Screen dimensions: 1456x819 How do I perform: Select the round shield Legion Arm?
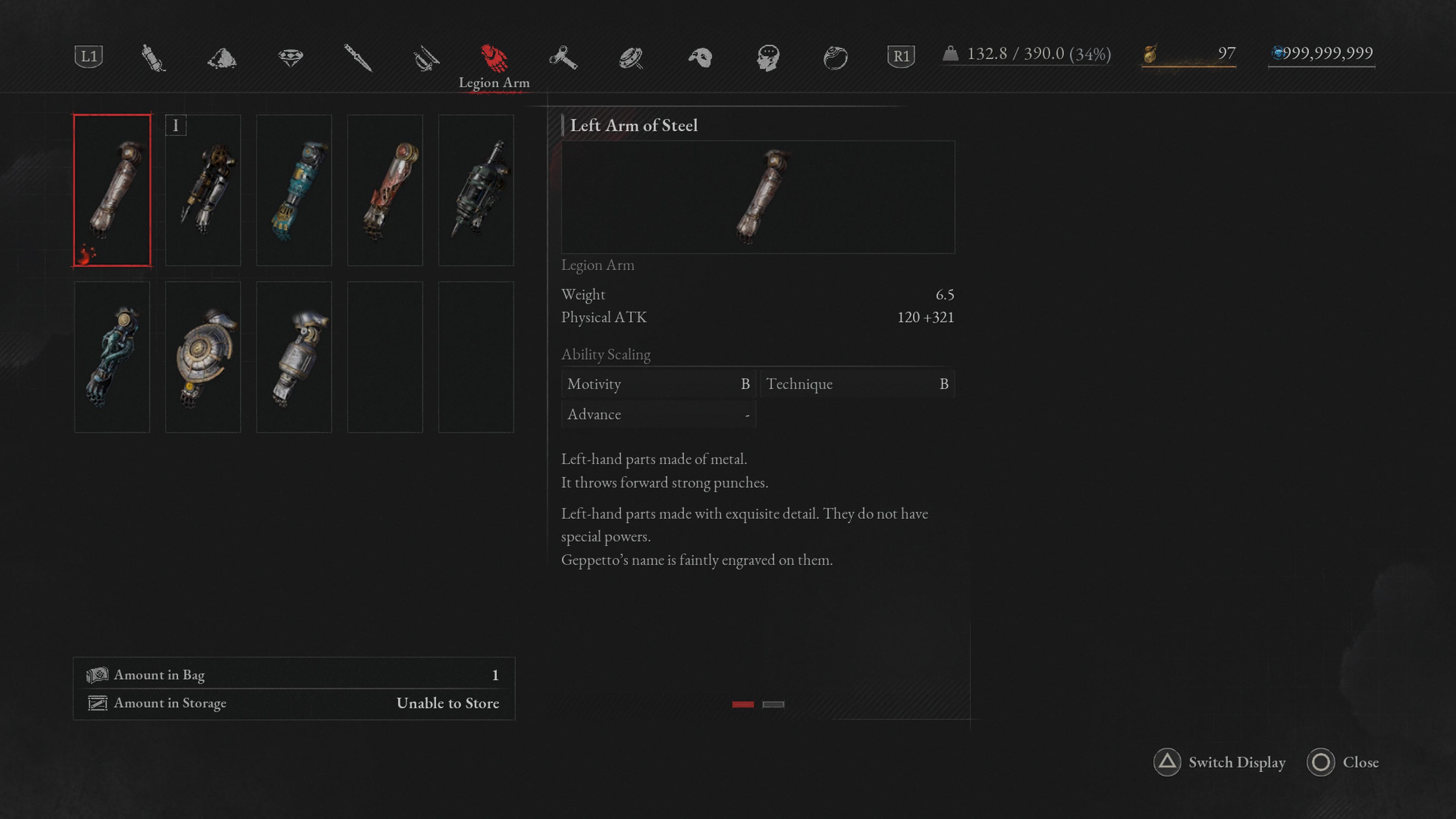pyautogui.click(x=203, y=357)
